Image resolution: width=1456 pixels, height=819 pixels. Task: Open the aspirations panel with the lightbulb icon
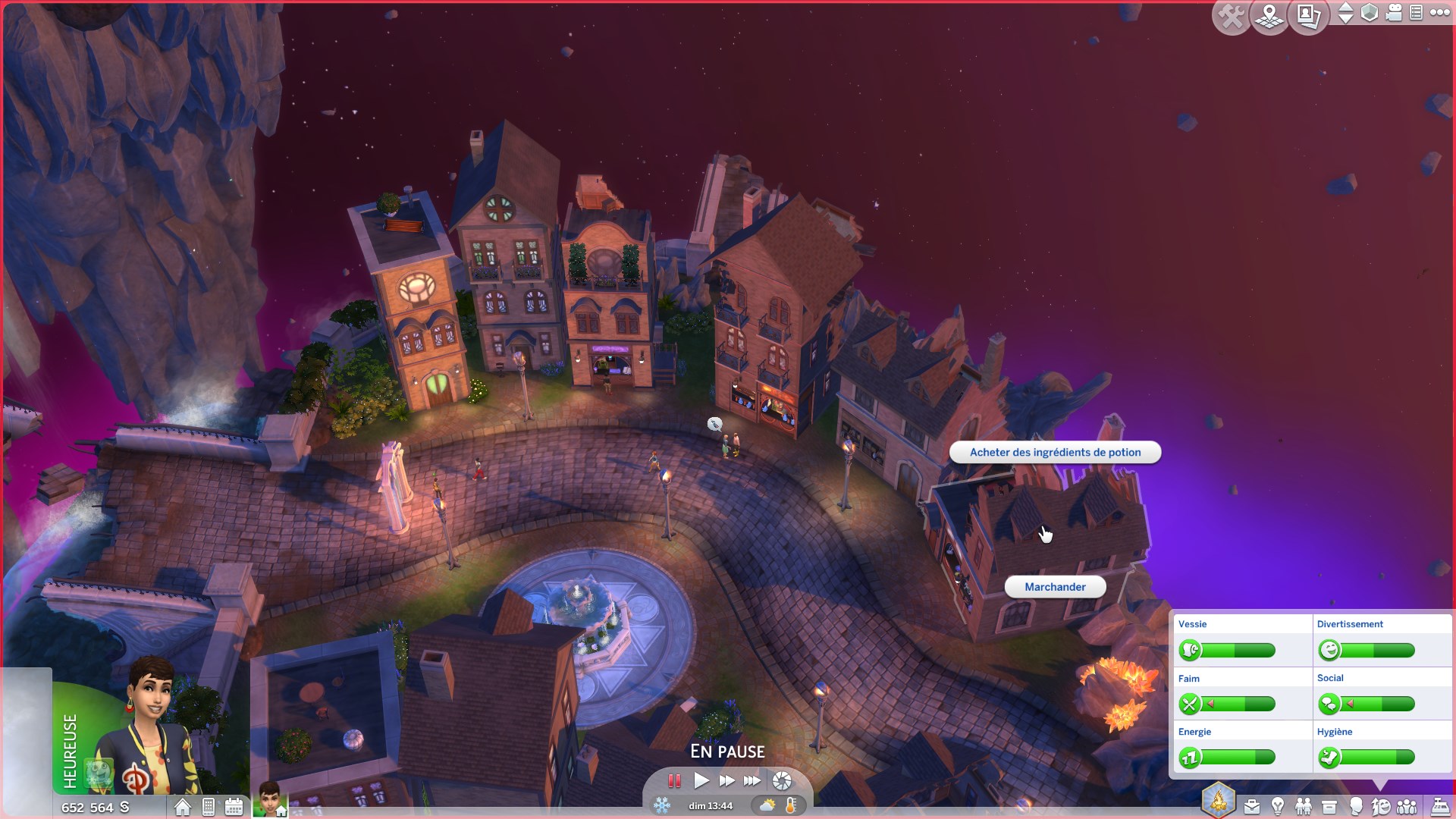[x=1278, y=806]
